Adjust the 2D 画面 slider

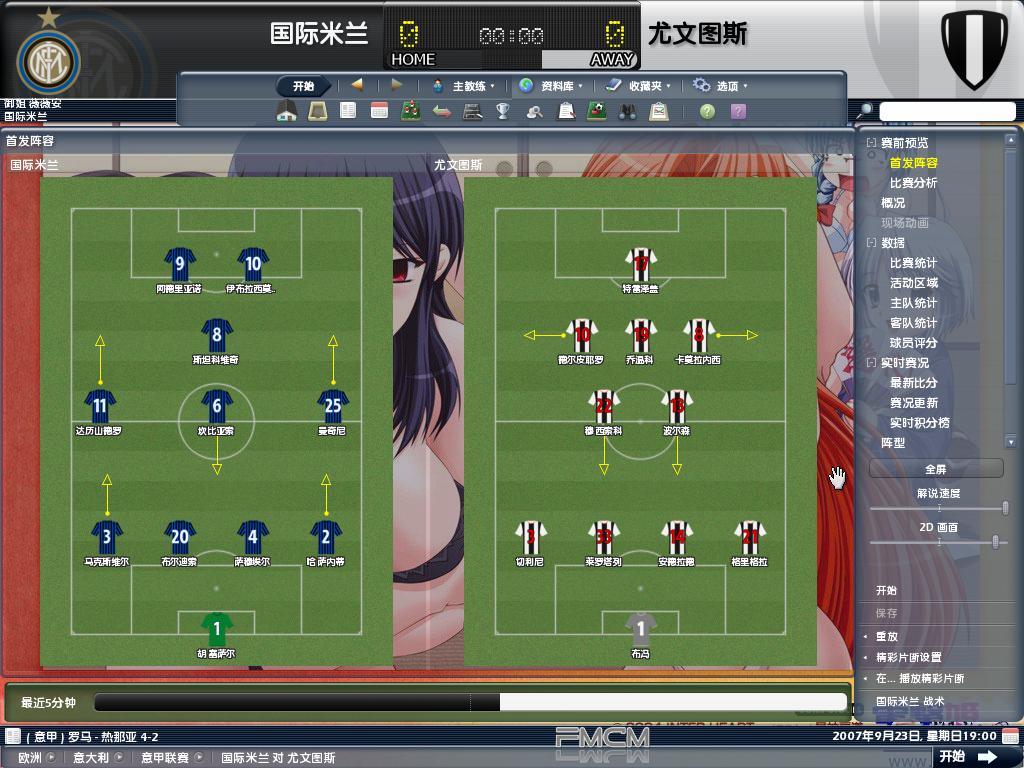click(994, 542)
